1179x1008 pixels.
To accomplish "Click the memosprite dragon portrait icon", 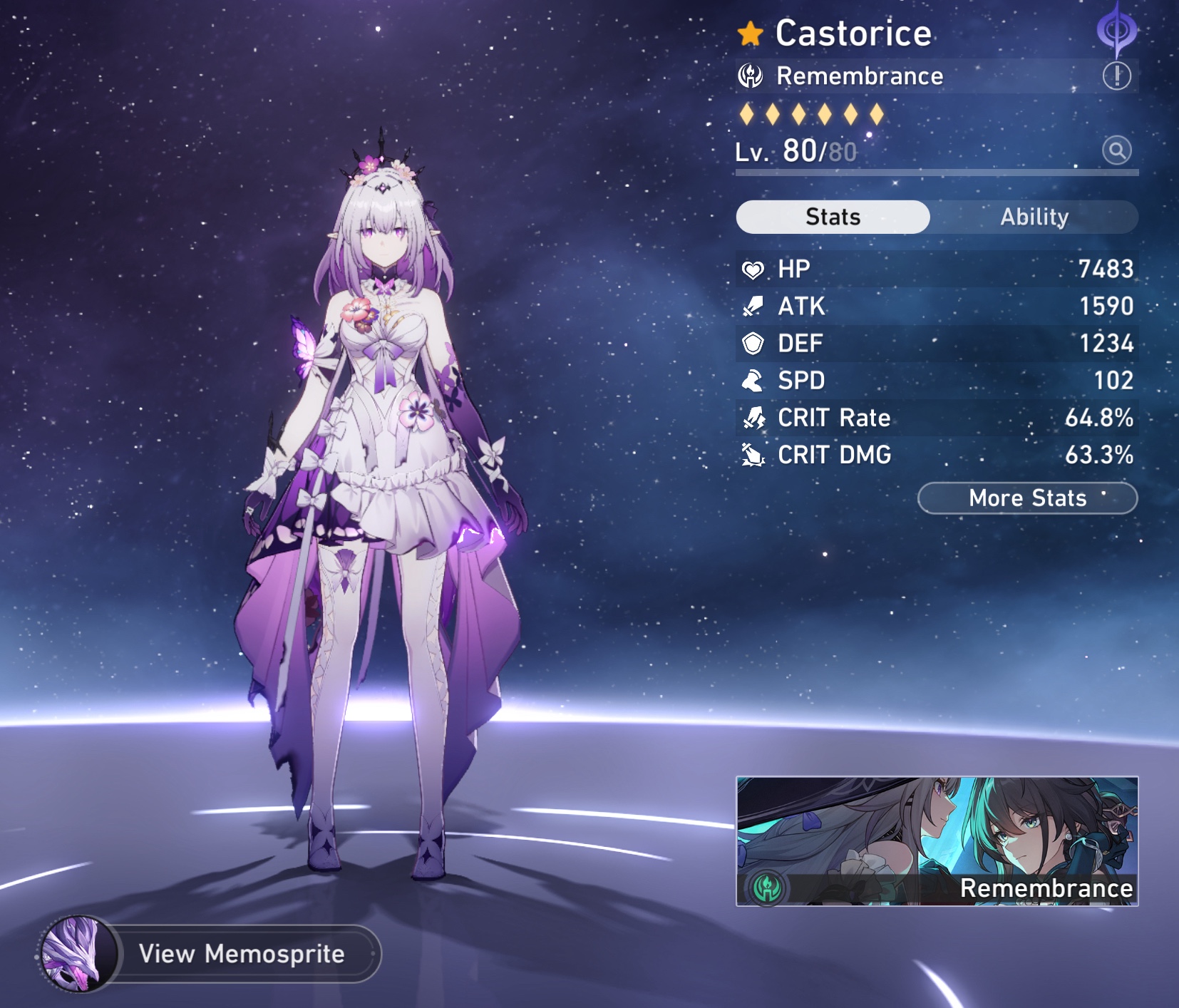I will 78,954.
